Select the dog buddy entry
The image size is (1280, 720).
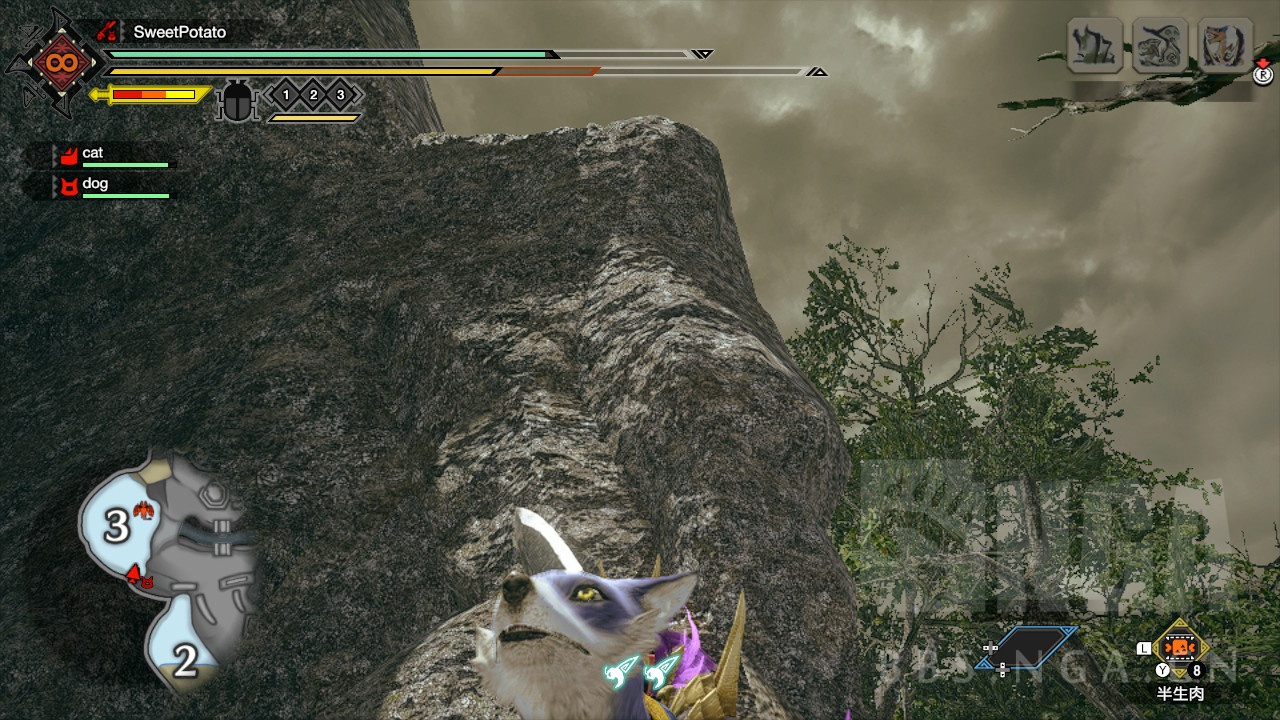point(95,185)
